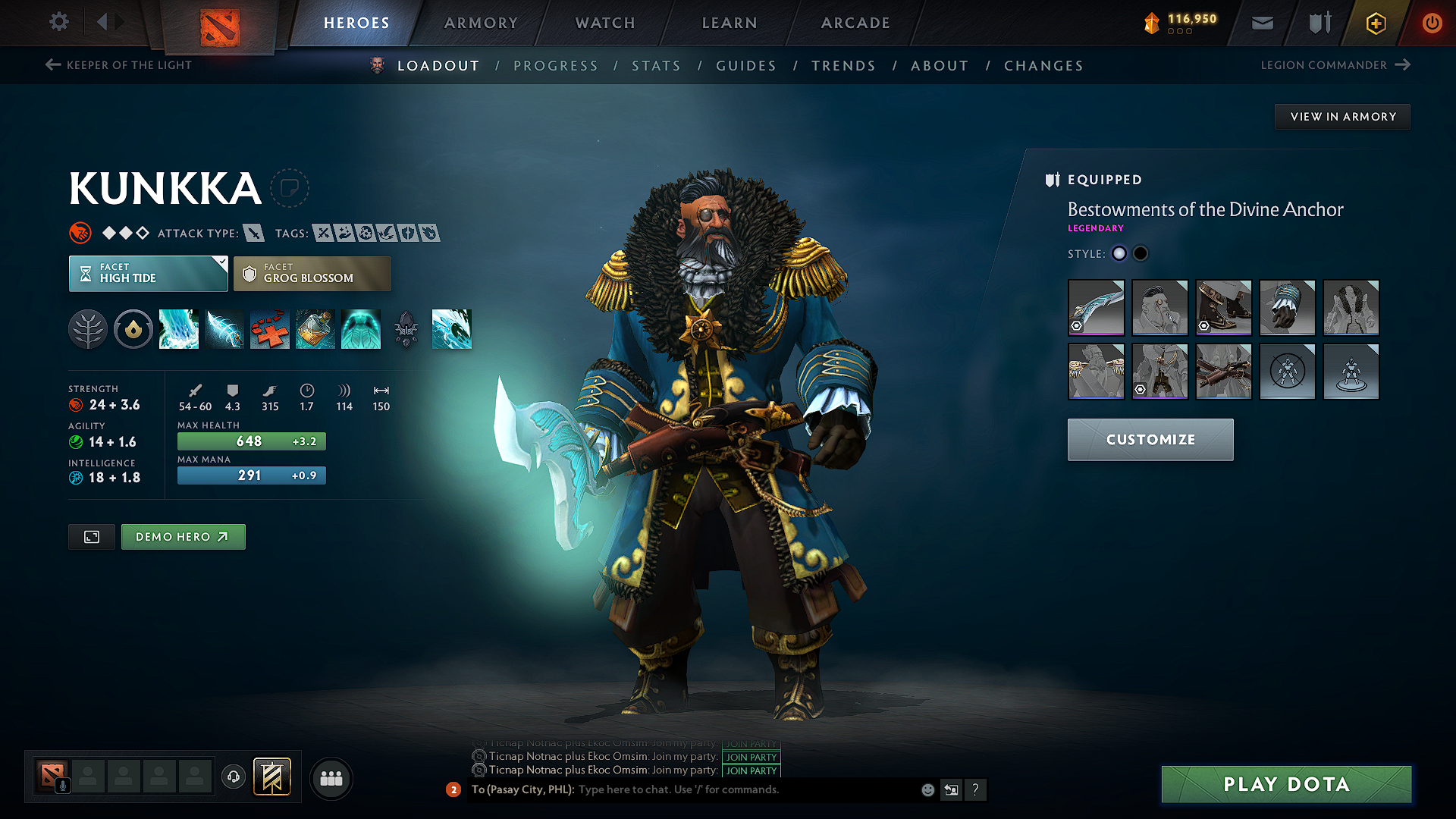The image size is (1456, 819).
Task: Open the Torrent ability icon
Action: click(x=179, y=329)
